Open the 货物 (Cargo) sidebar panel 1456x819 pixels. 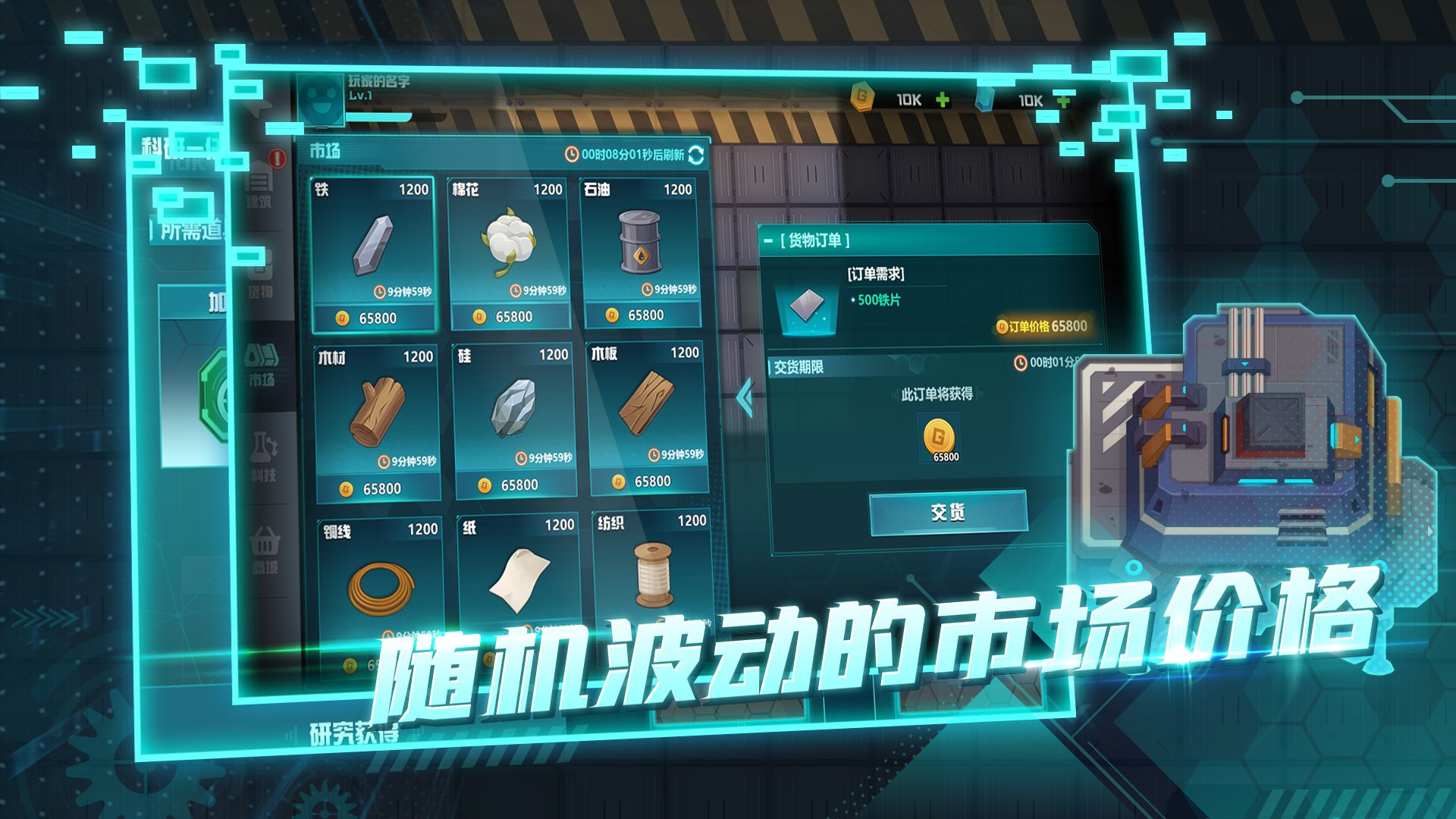point(259,269)
